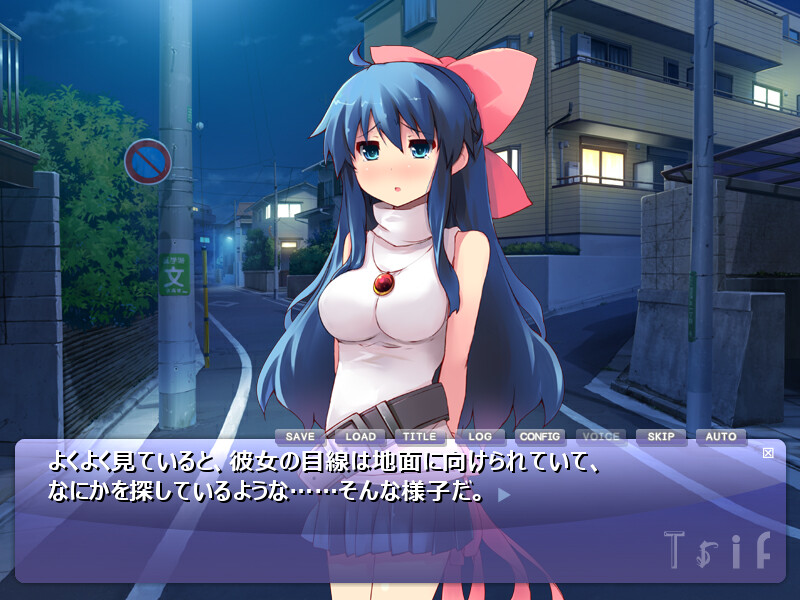Toggle AUTO text advance
The width and height of the screenshot is (800, 600).
coord(721,437)
